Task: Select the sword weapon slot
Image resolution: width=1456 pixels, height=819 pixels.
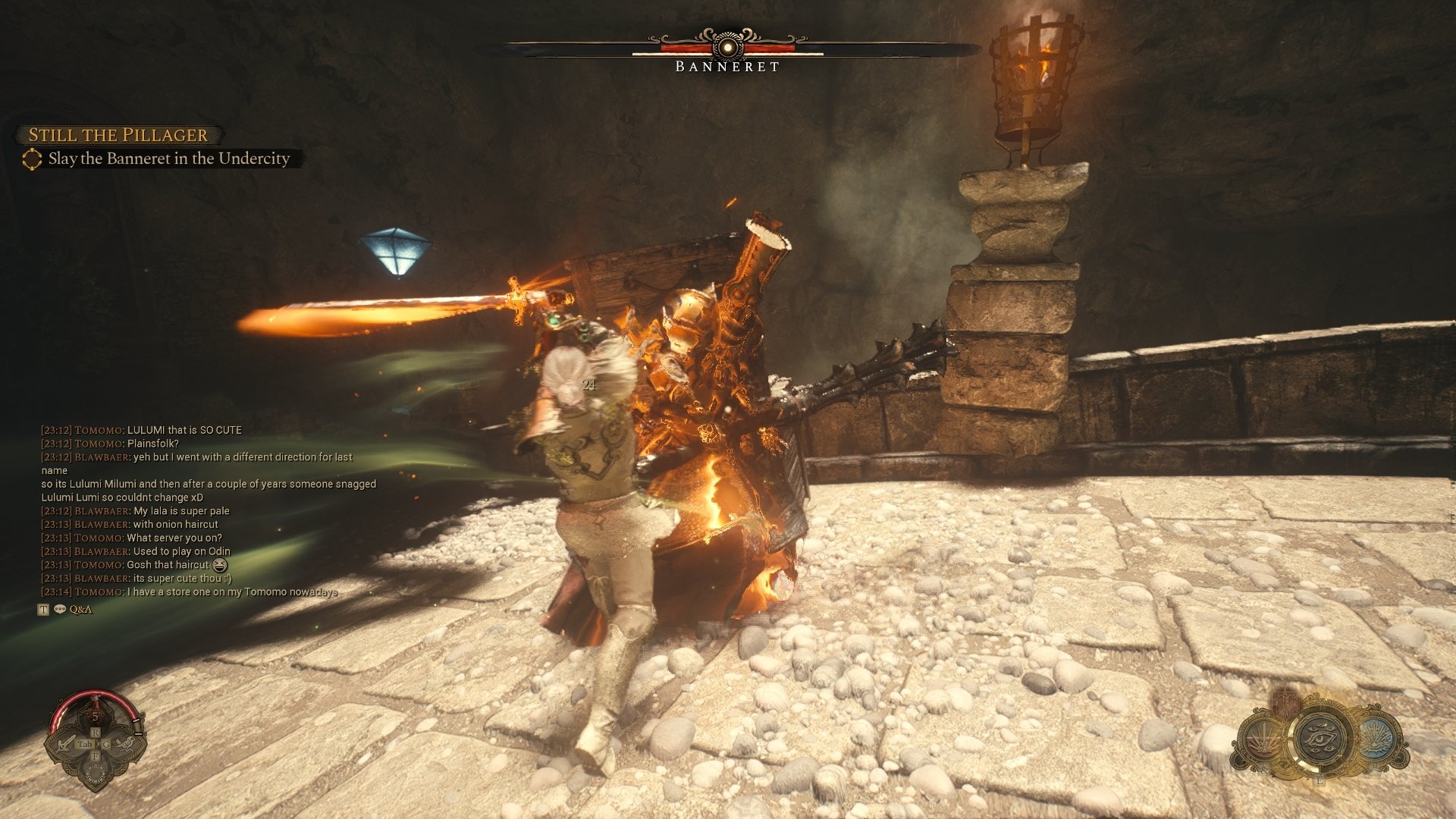Action: point(66,744)
